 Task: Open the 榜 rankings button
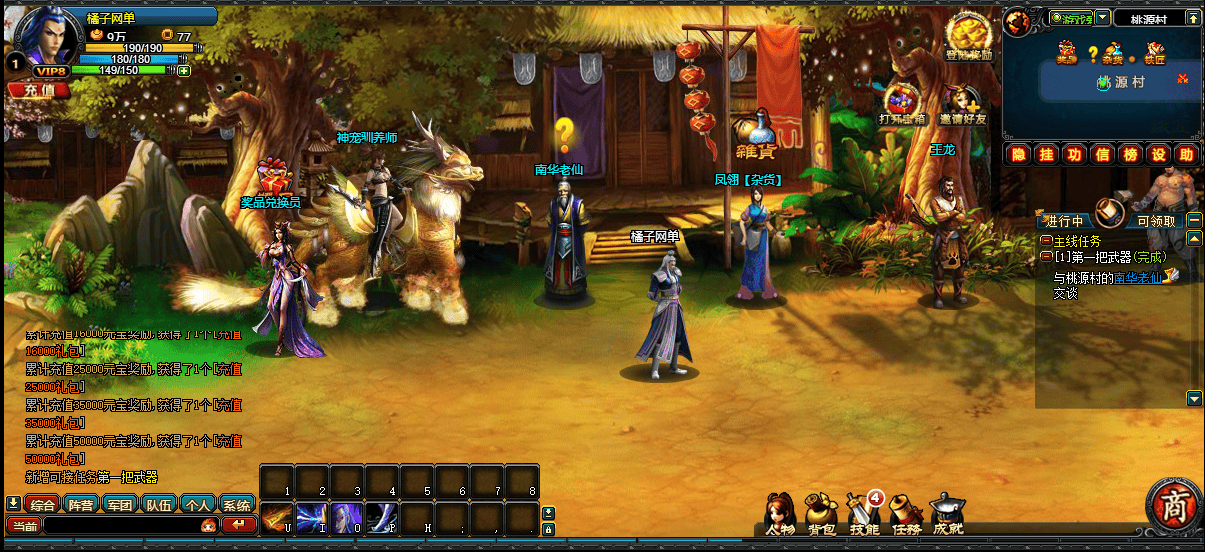coord(1130,154)
